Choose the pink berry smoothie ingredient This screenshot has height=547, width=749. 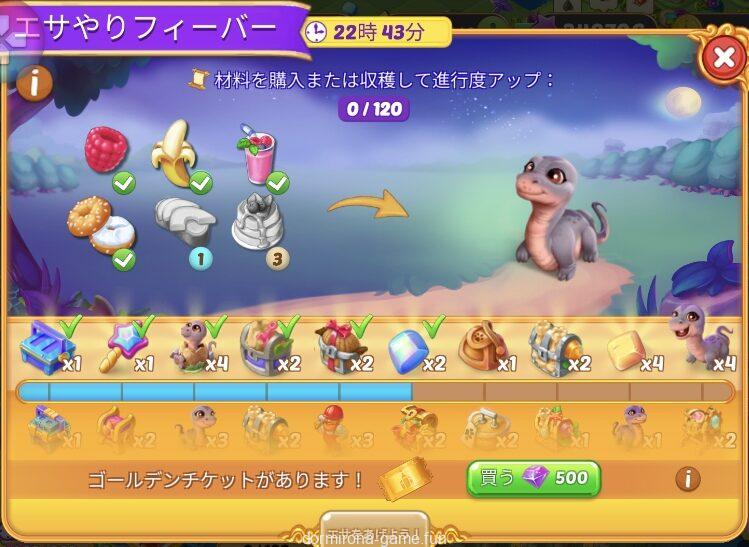[x=256, y=157]
